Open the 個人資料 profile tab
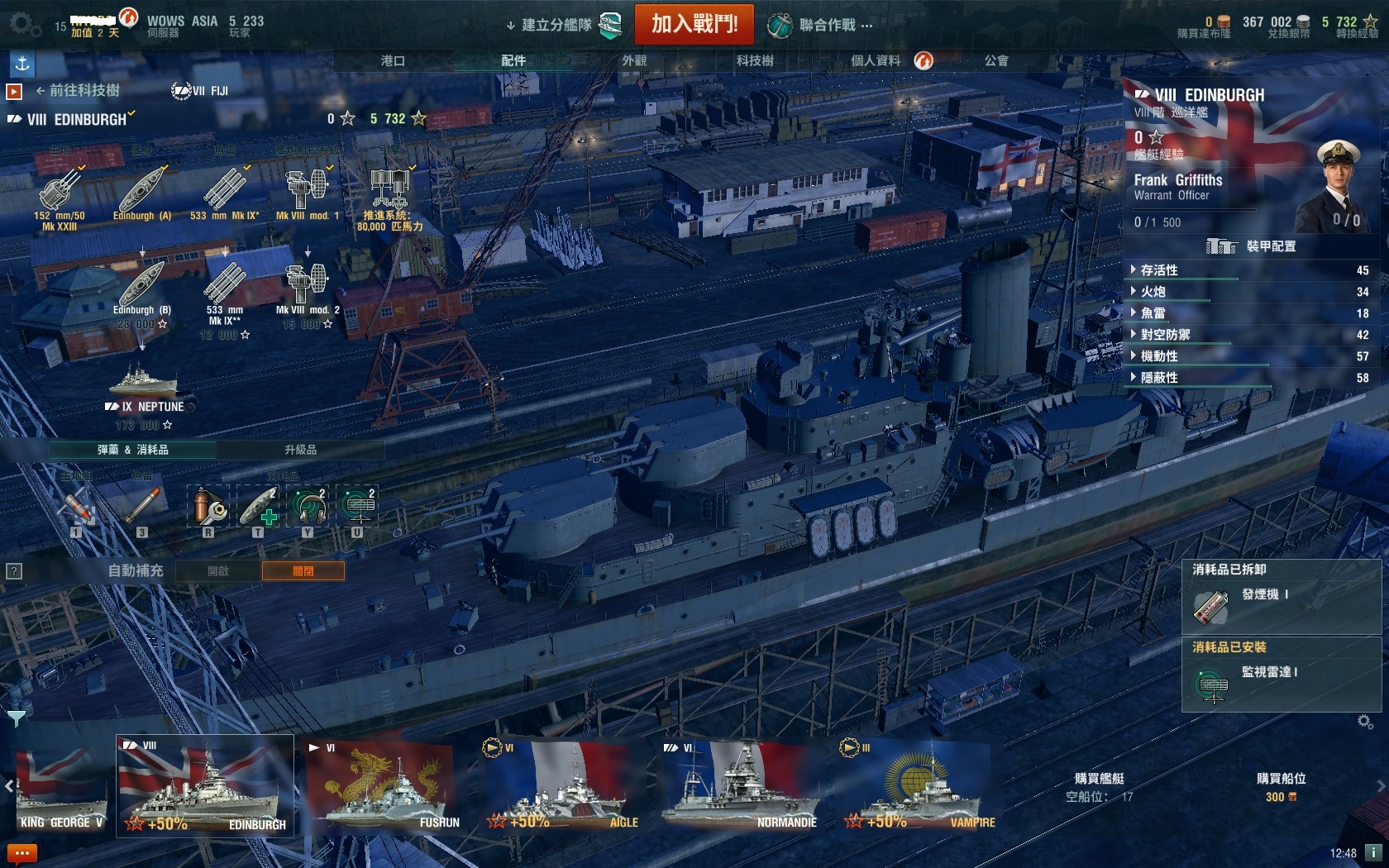The height and width of the screenshot is (868, 1389). pos(876,60)
